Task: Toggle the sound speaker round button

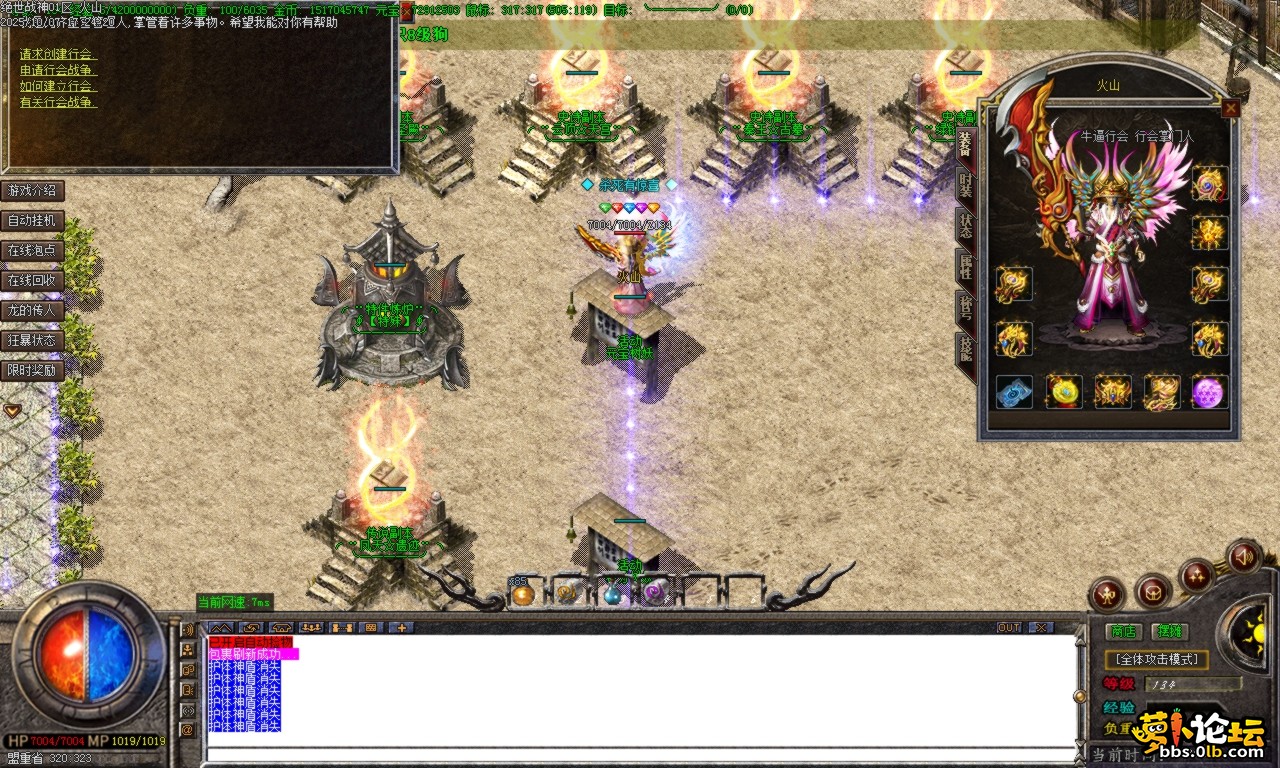Action: [1244, 555]
